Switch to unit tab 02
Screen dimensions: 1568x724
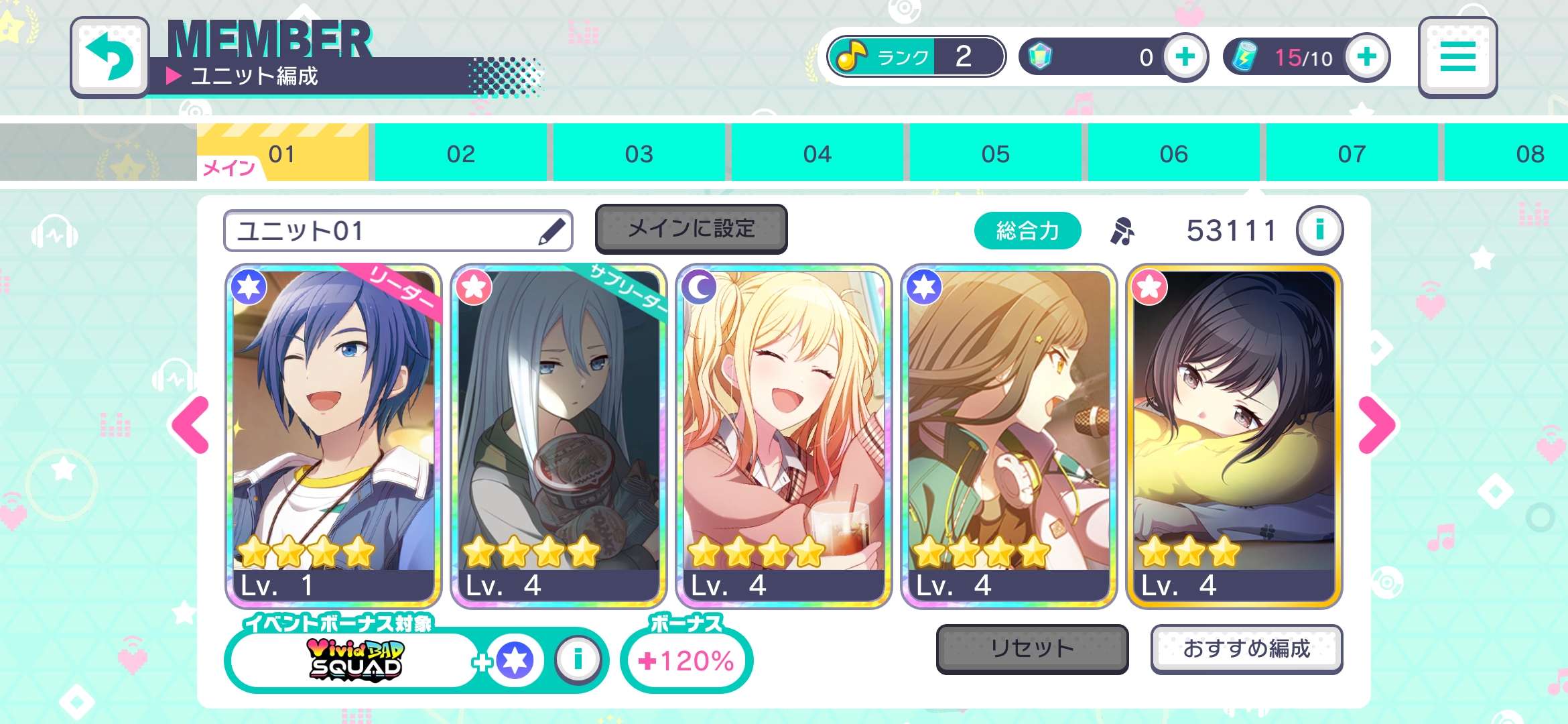[460, 154]
